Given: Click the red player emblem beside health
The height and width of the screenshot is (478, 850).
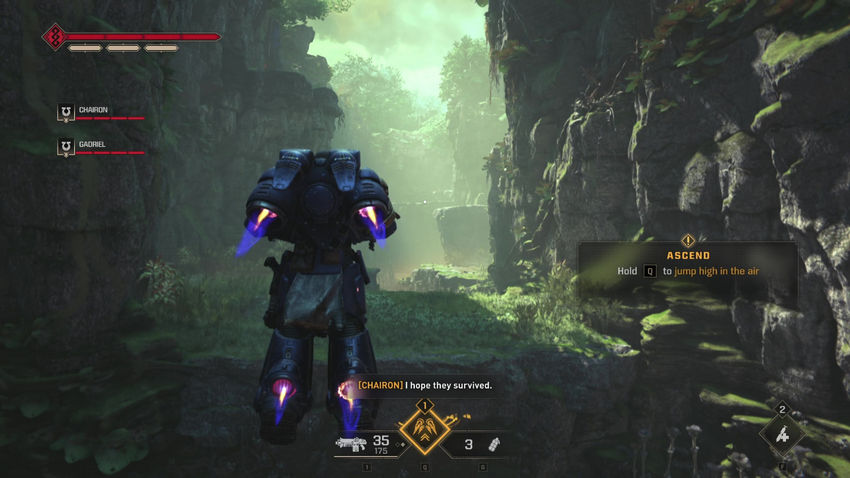Looking at the screenshot, I should click(x=53, y=38).
